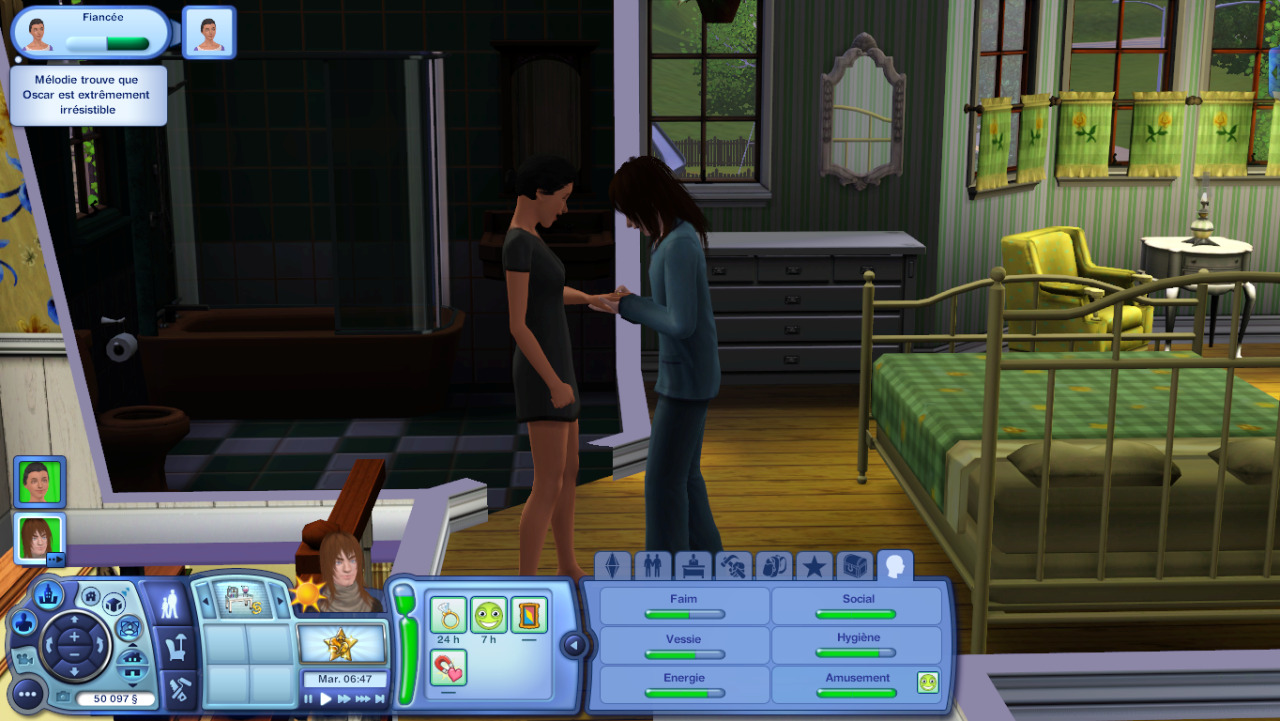Screen dimensions: 1280x721
Task: Click the Fiancée relationship portrait panel
Action: click(x=90, y=33)
